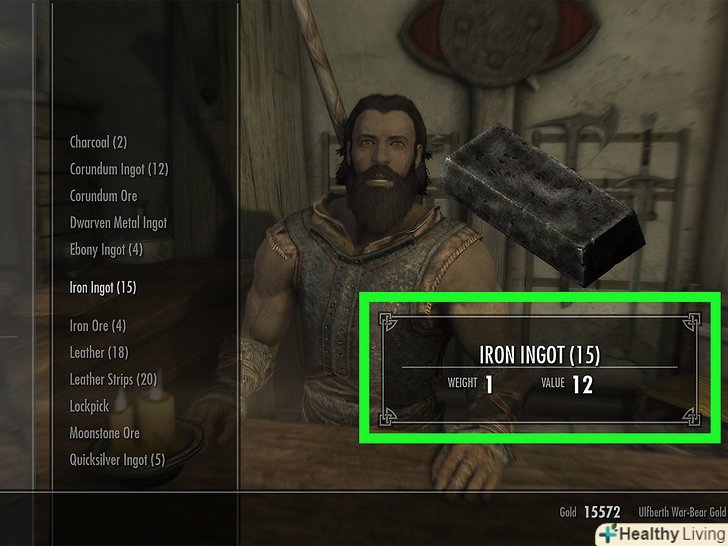This screenshot has height=546, width=728.
Task: Choose Iron Ore (4) in the list
Action: click(x=97, y=326)
